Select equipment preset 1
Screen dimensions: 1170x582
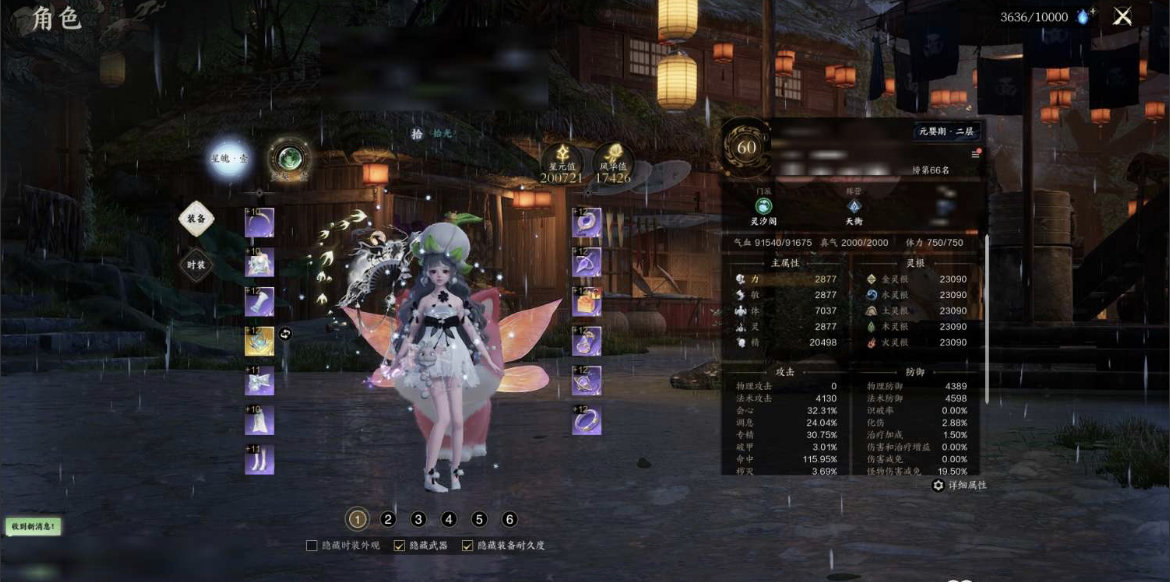click(x=357, y=519)
